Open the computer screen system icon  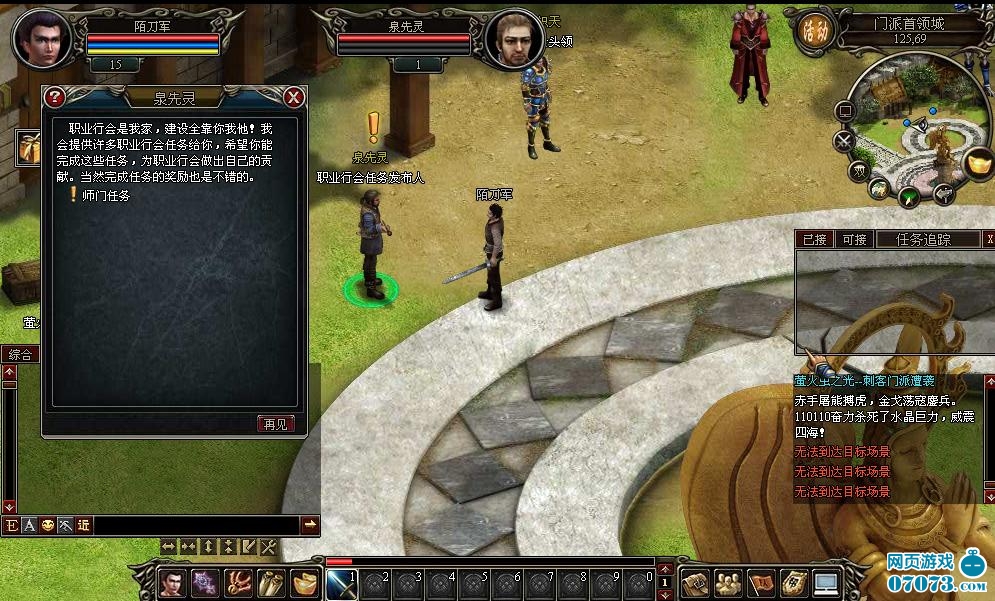click(825, 582)
